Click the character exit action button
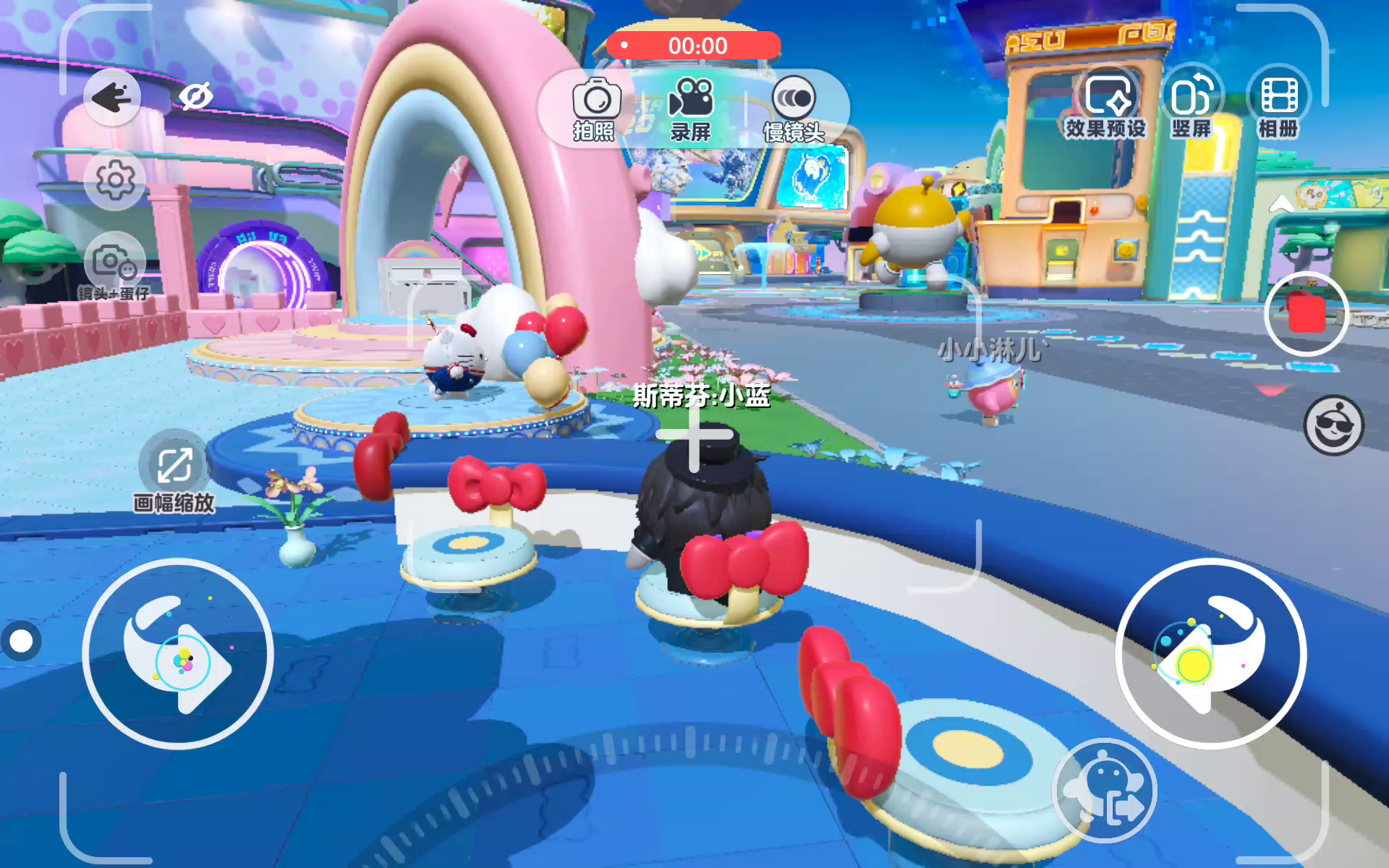 [x=1105, y=791]
